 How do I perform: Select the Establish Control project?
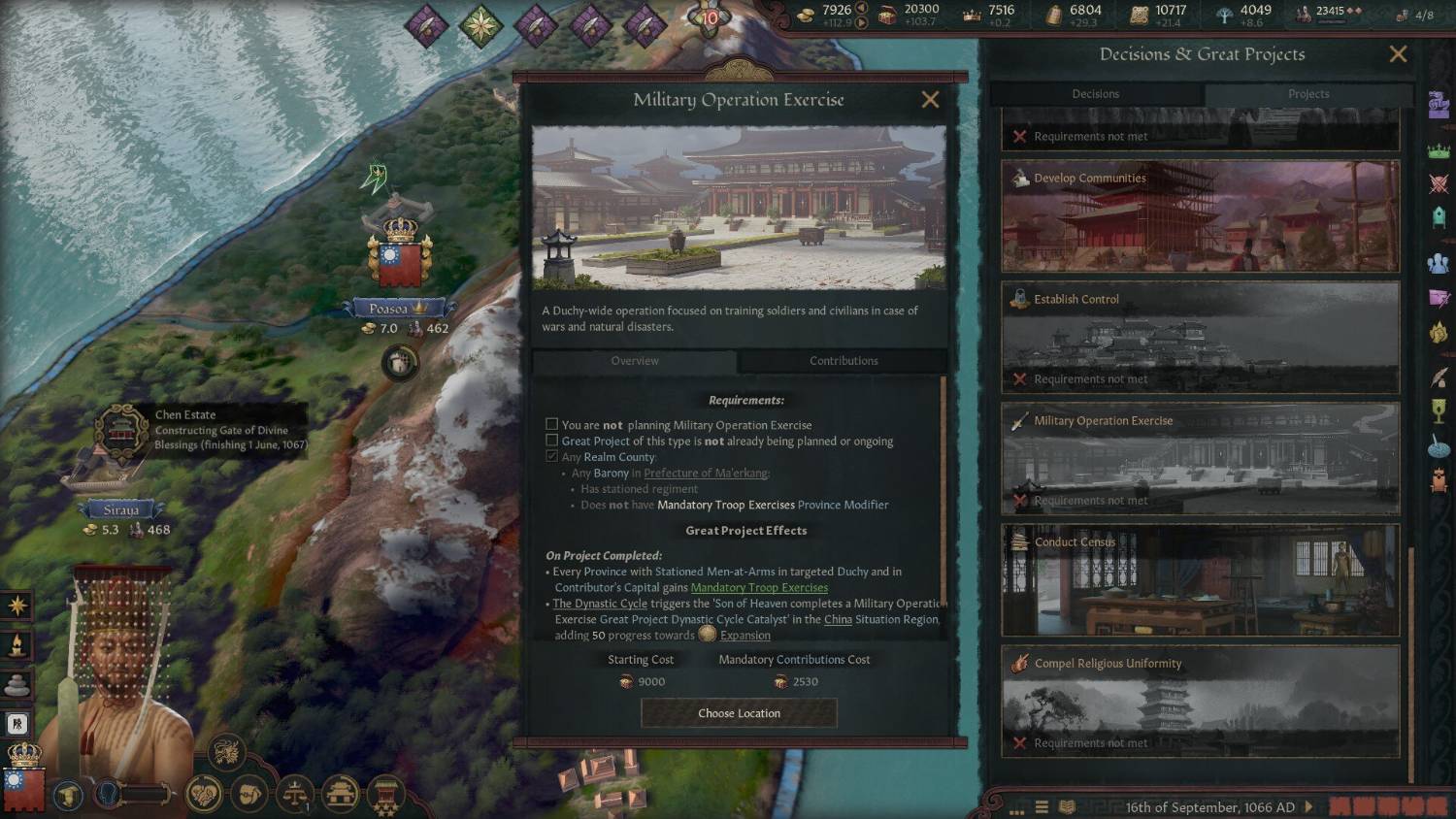1200,338
